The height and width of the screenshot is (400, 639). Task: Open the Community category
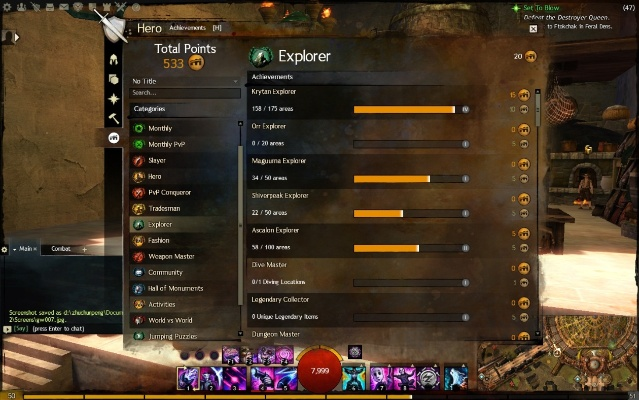165,272
